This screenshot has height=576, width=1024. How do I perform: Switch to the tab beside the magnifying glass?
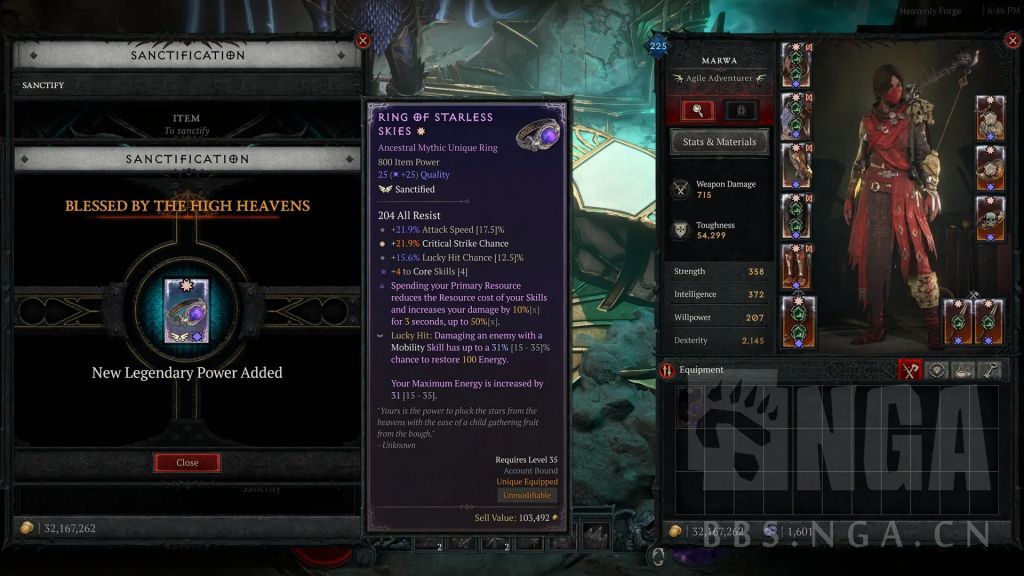[x=741, y=110]
